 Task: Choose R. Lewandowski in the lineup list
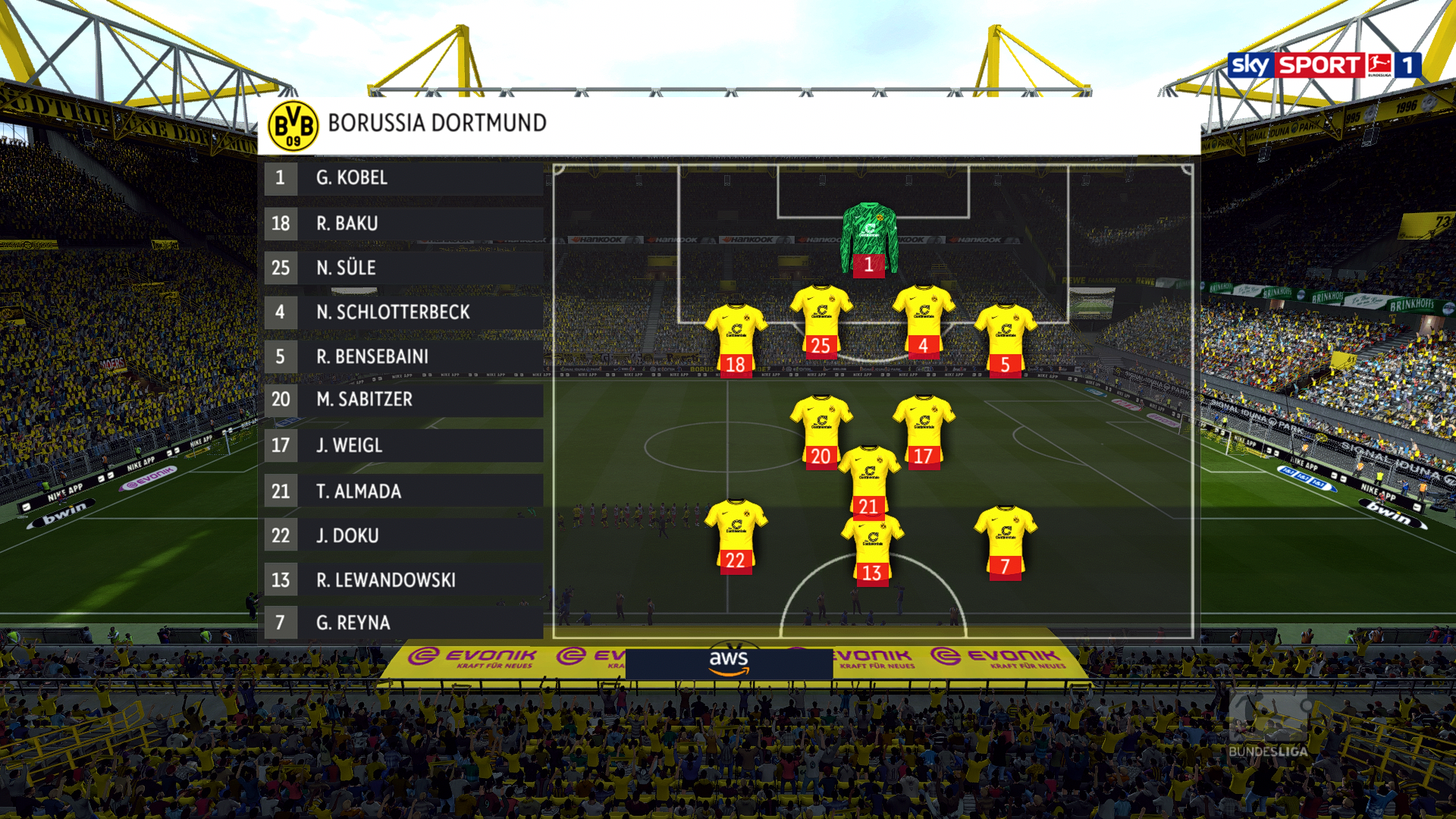(x=403, y=580)
